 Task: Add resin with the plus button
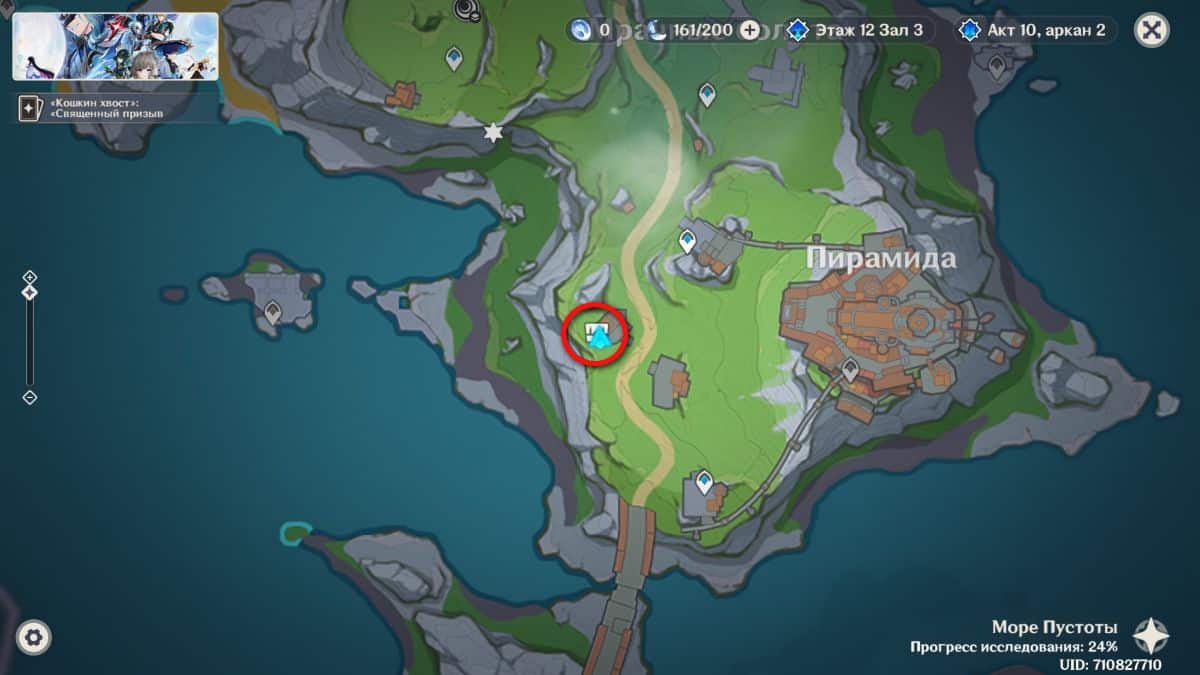[750, 30]
